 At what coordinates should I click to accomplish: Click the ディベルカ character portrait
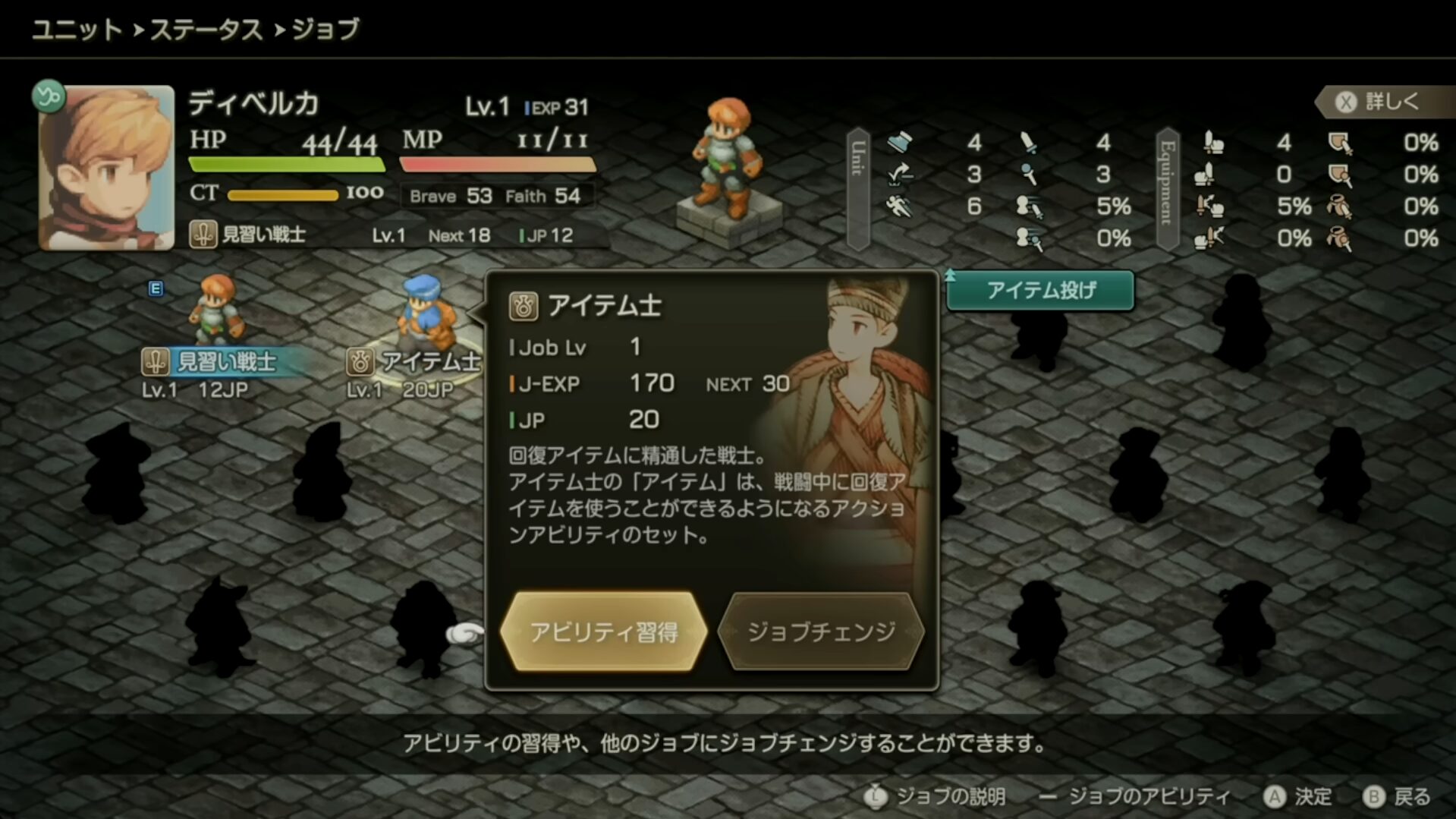(106, 167)
